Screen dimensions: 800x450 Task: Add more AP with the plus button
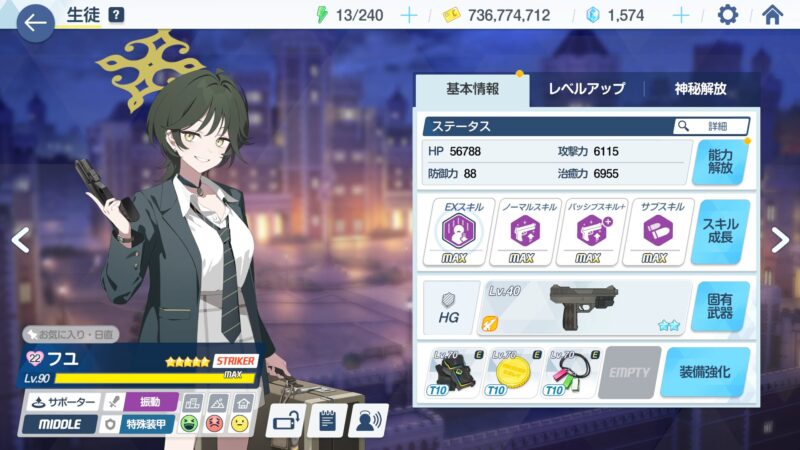click(408, 15)
